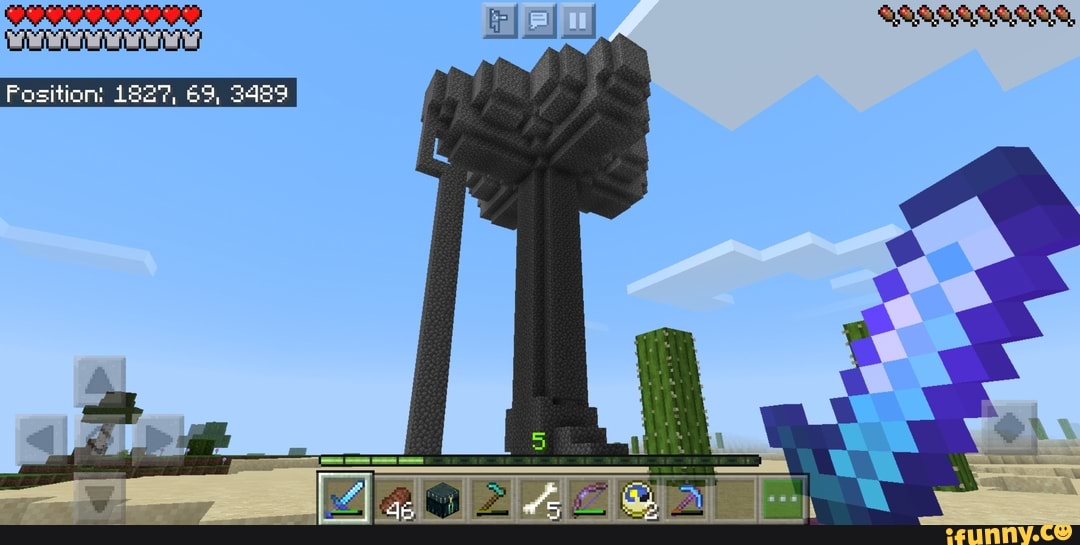Viewport: 1080px width, 545px height.
Task: Tap the move backward arrow on the D-pad
Action: click(x=99, y=495)
